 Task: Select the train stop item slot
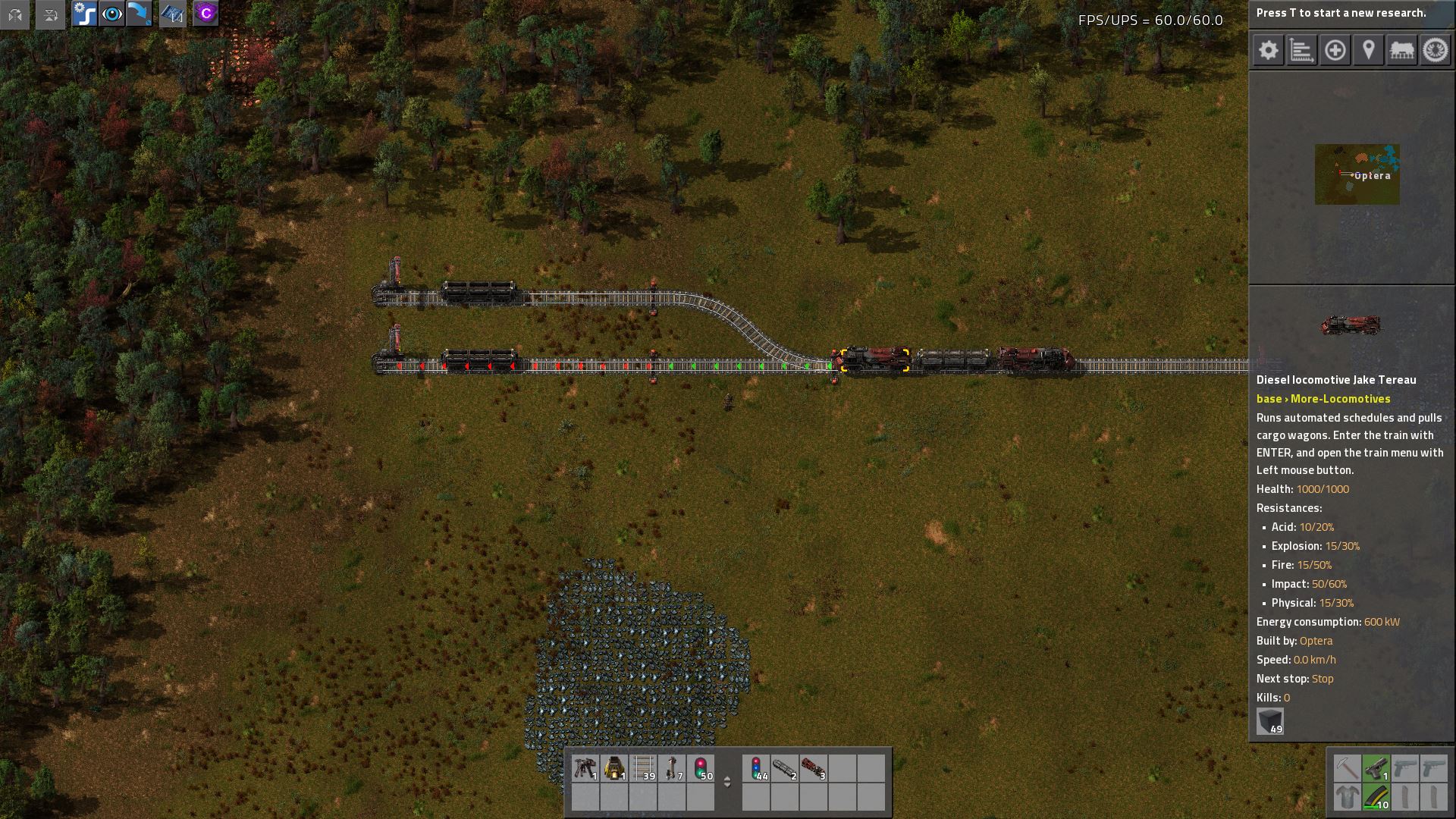click(672, 768)
